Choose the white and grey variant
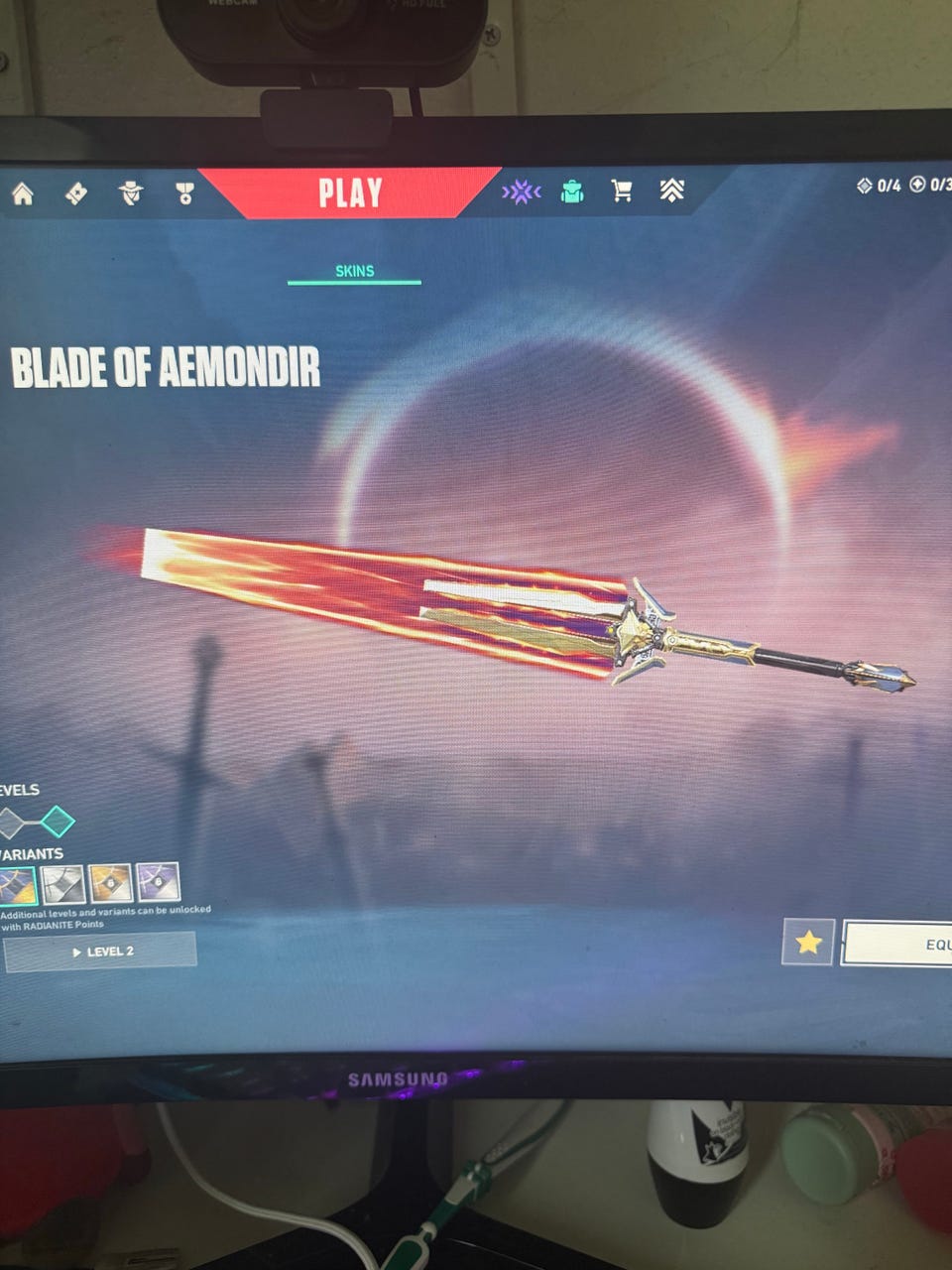 pos(61,884)
